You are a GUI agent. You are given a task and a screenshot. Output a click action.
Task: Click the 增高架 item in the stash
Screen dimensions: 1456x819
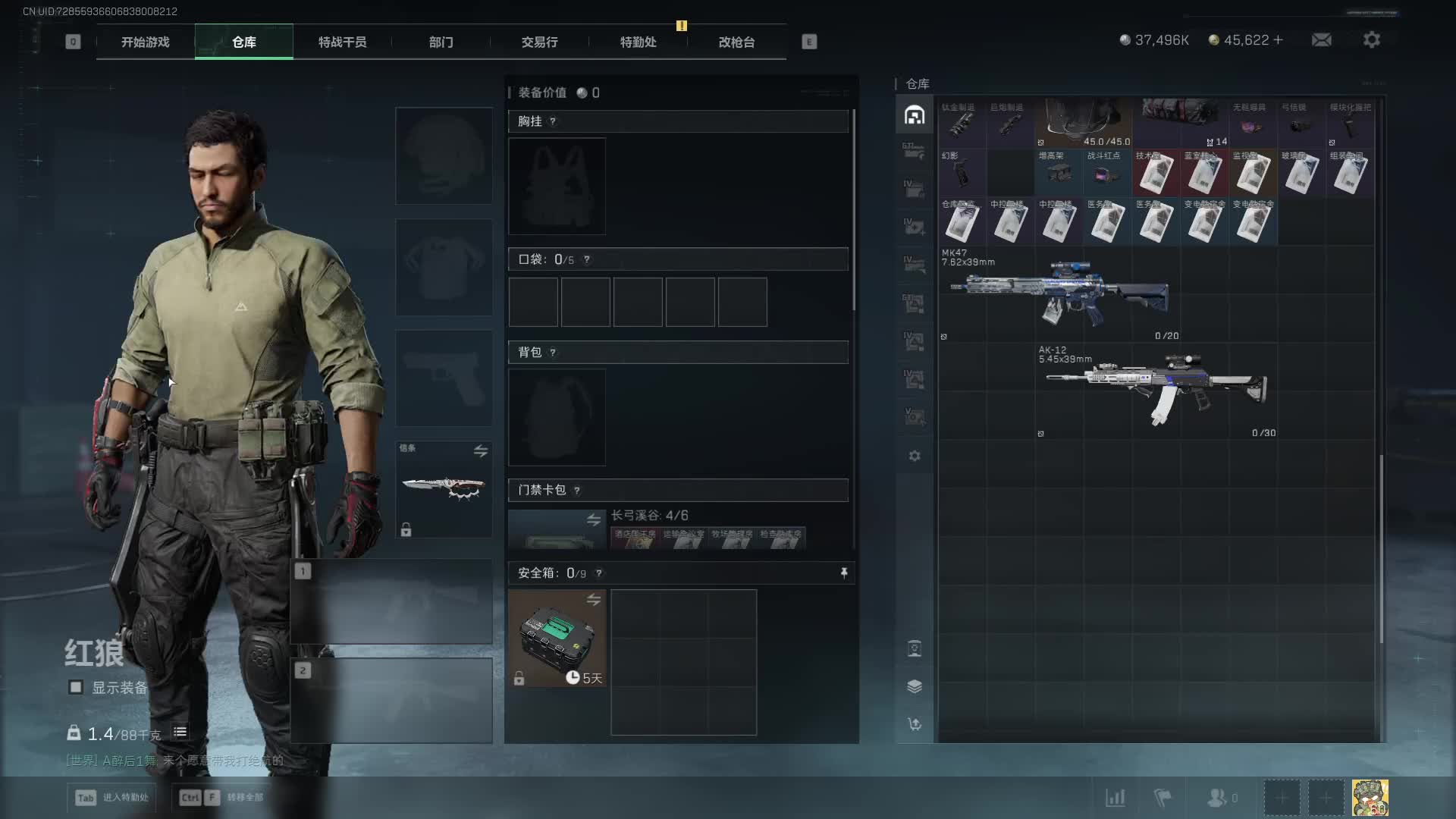1059,173
